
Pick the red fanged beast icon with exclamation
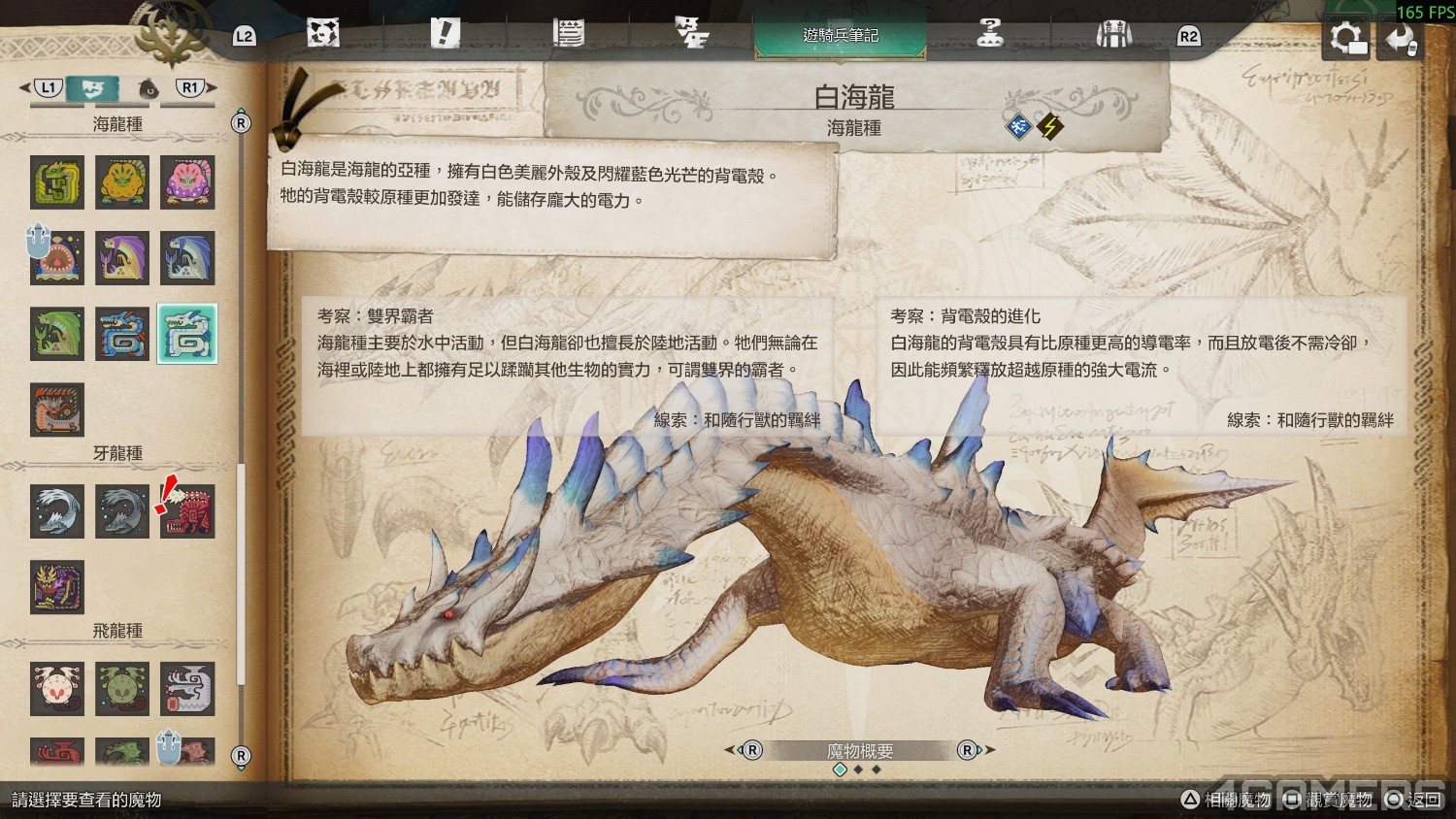[187, 511]
